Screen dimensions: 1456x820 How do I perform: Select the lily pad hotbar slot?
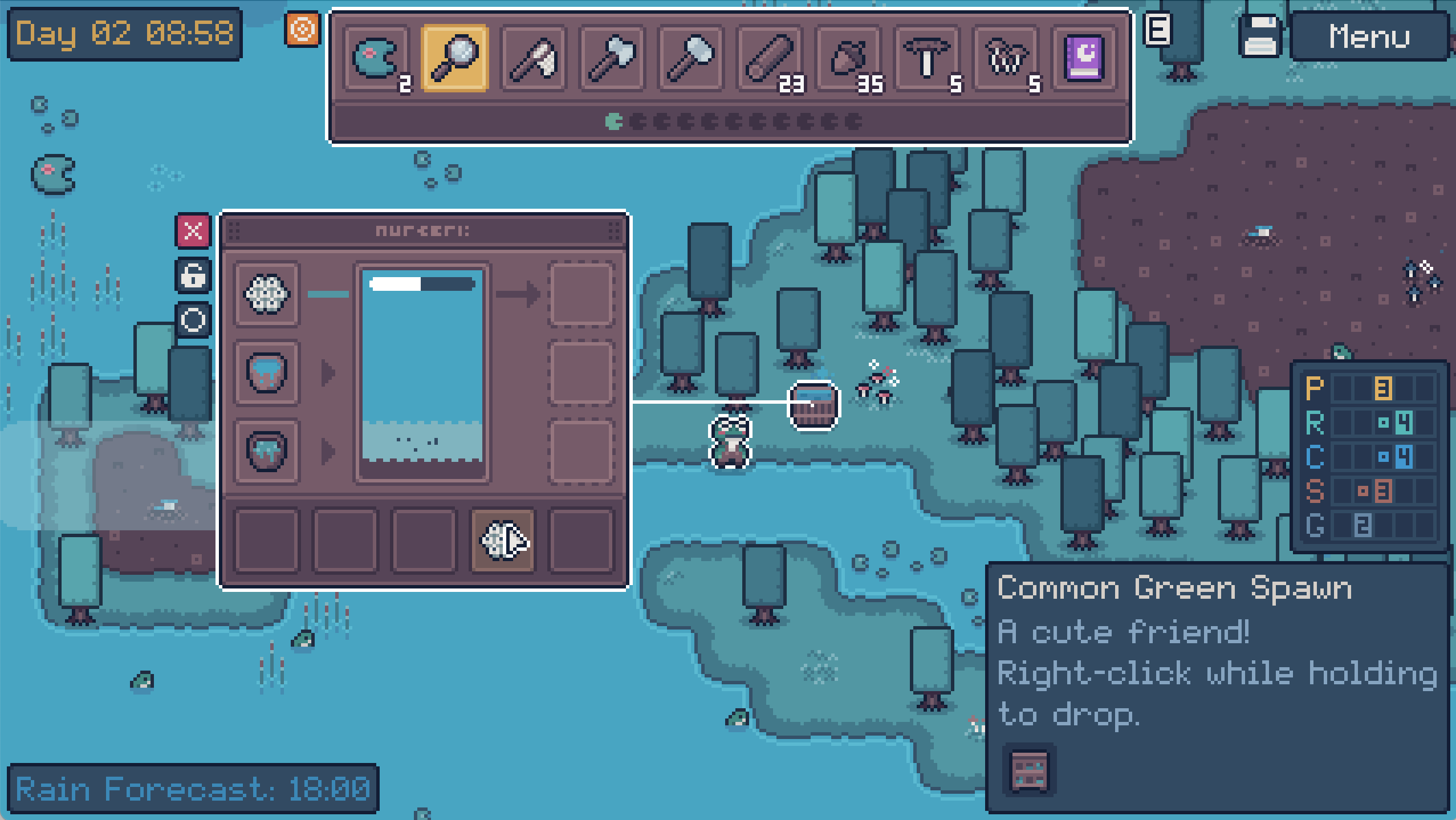376,58
